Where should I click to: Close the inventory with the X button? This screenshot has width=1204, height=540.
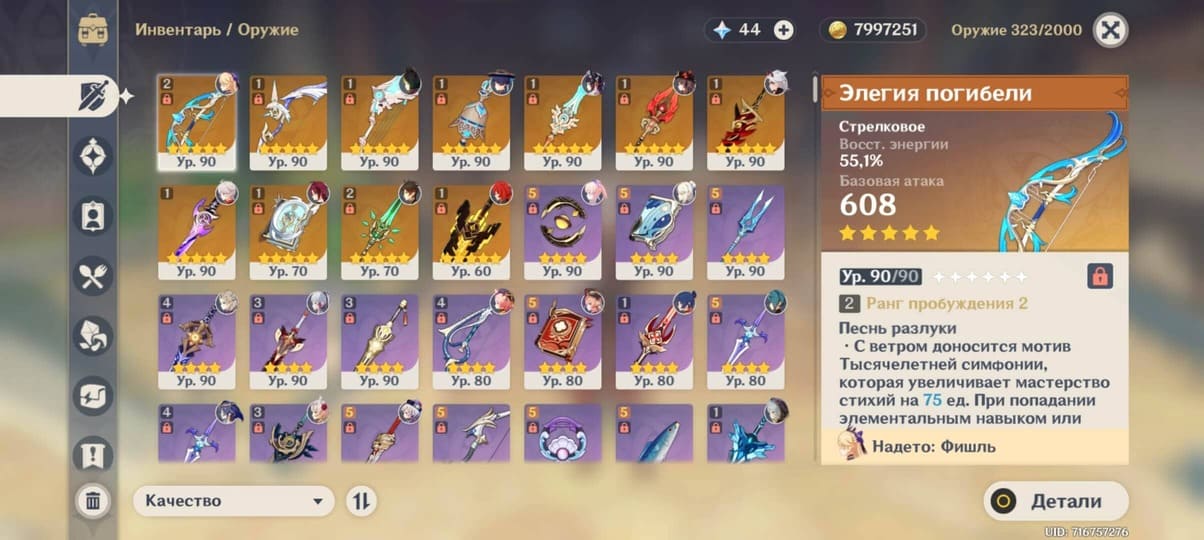click(1110, 29)
